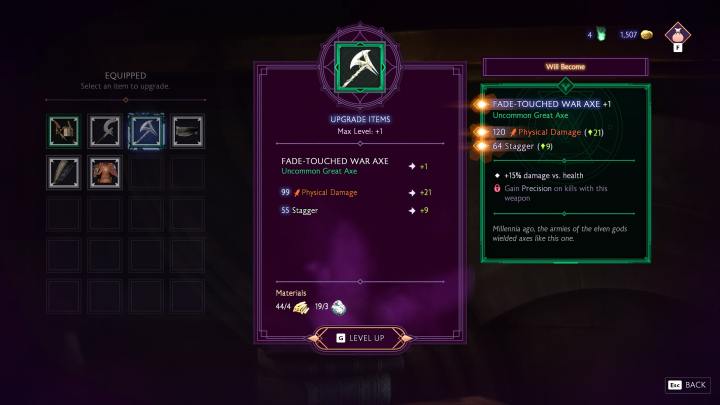720x405 pixels.
Task: Click the large war axe upgrade icon
Action: [359, 66]
